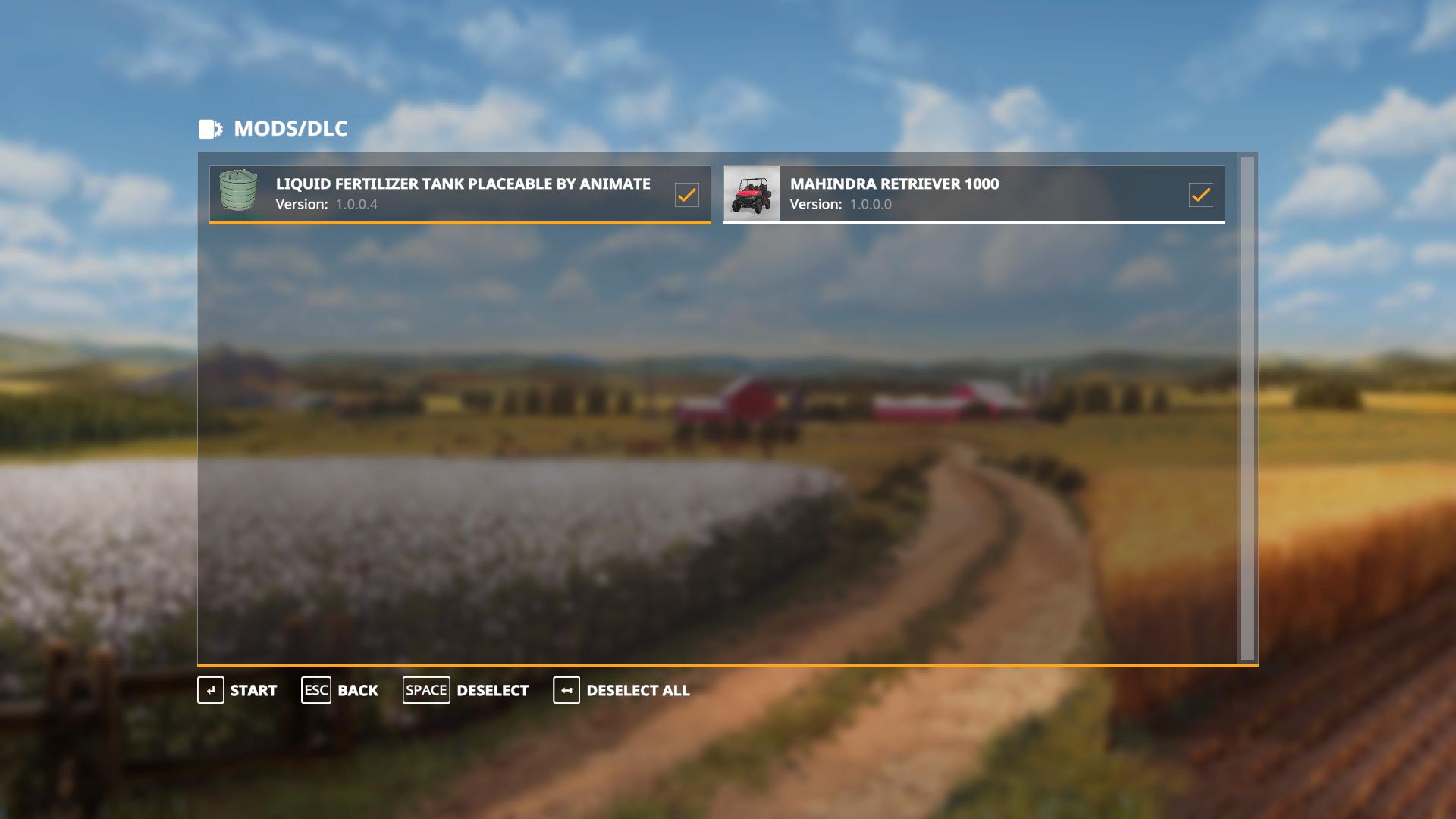This screenshot has height=819, width=1456.
Task: Choose Deselect All mods
Action: (x=622, y=690)
